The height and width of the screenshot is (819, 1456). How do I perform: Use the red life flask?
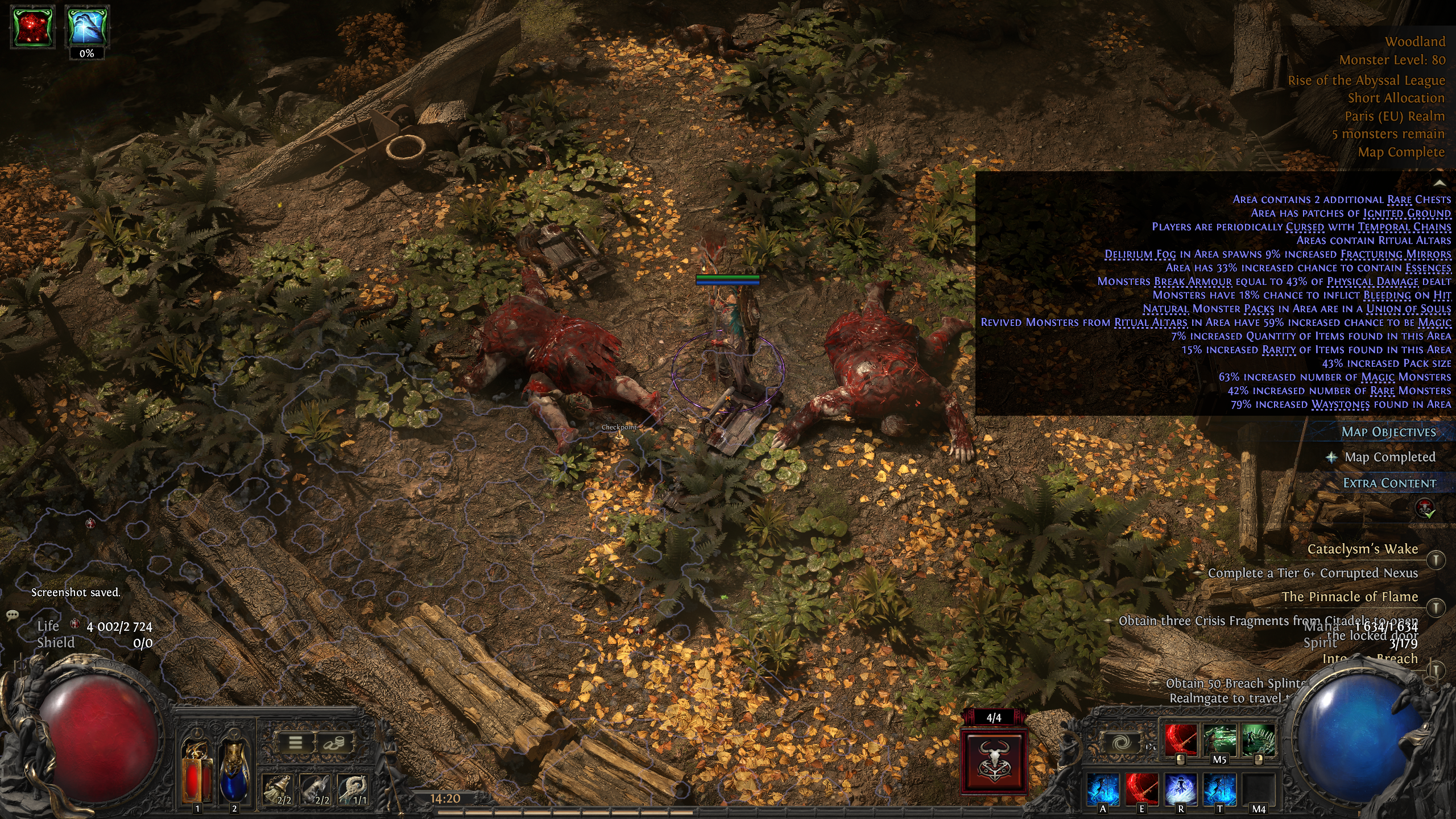[197, 771]
